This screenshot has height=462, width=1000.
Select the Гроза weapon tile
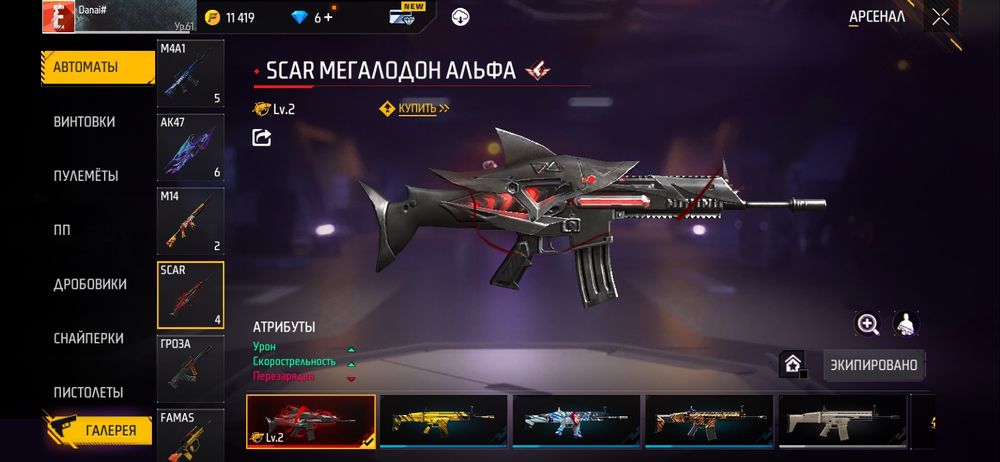tap(190, 367)
